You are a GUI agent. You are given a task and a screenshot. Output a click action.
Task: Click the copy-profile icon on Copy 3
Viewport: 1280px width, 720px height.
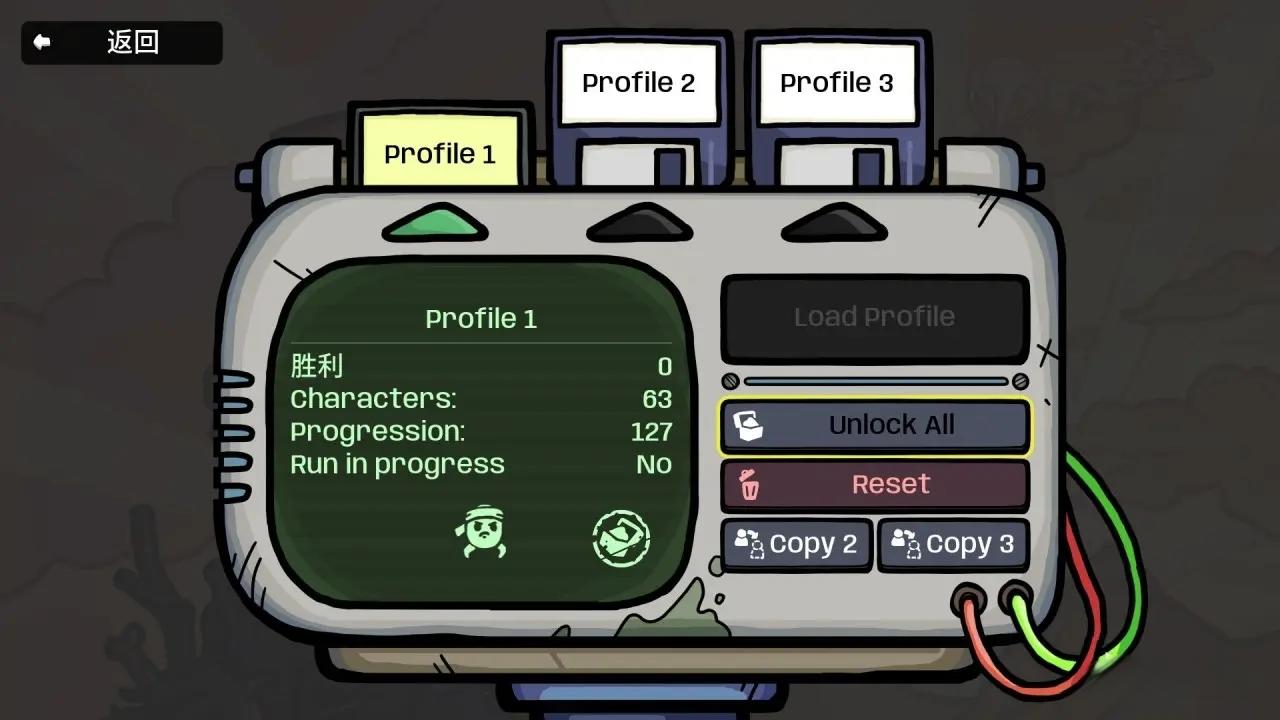click(908, 544)
